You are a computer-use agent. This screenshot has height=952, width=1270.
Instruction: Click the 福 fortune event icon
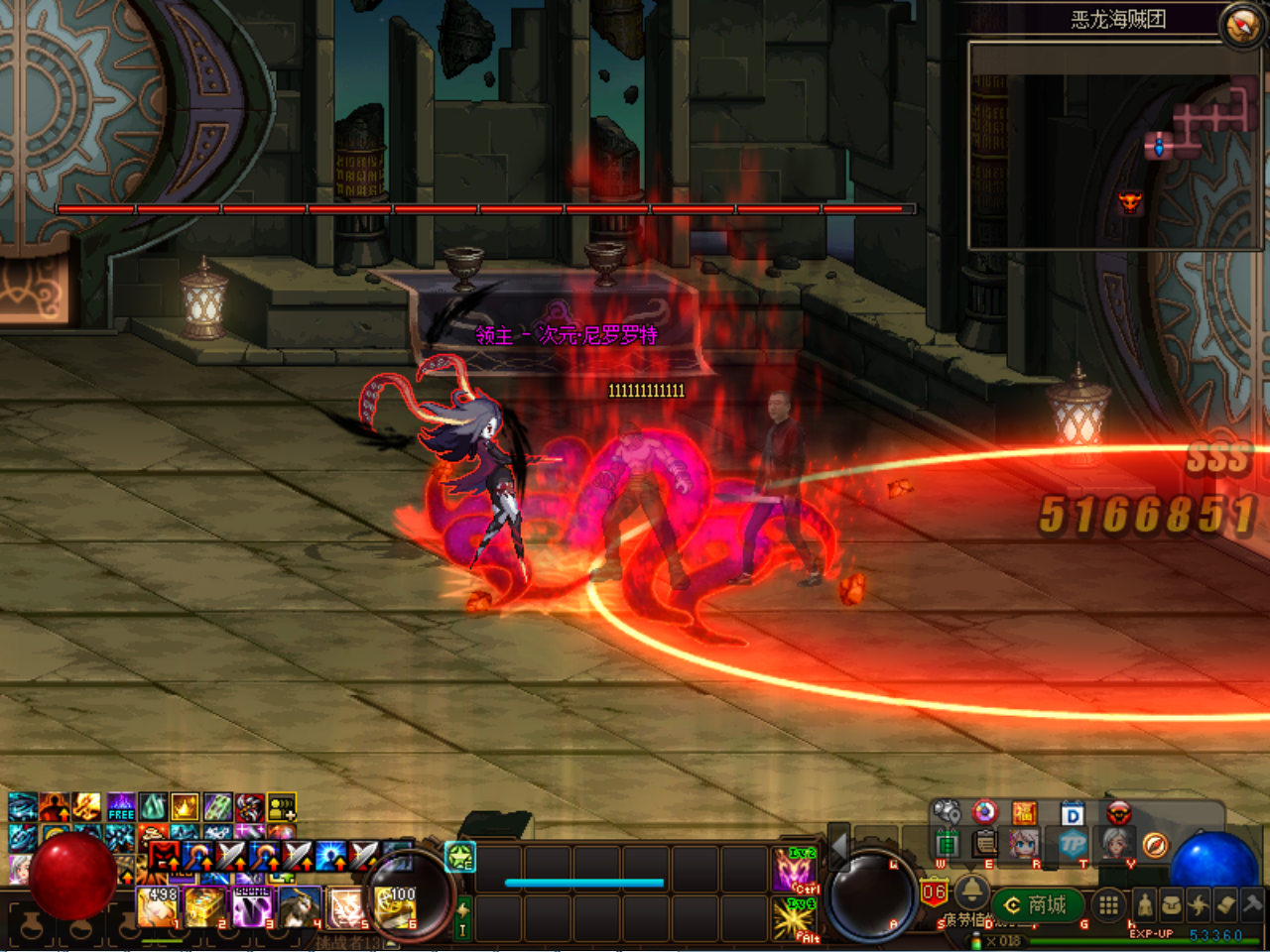tap(1023, 813)
